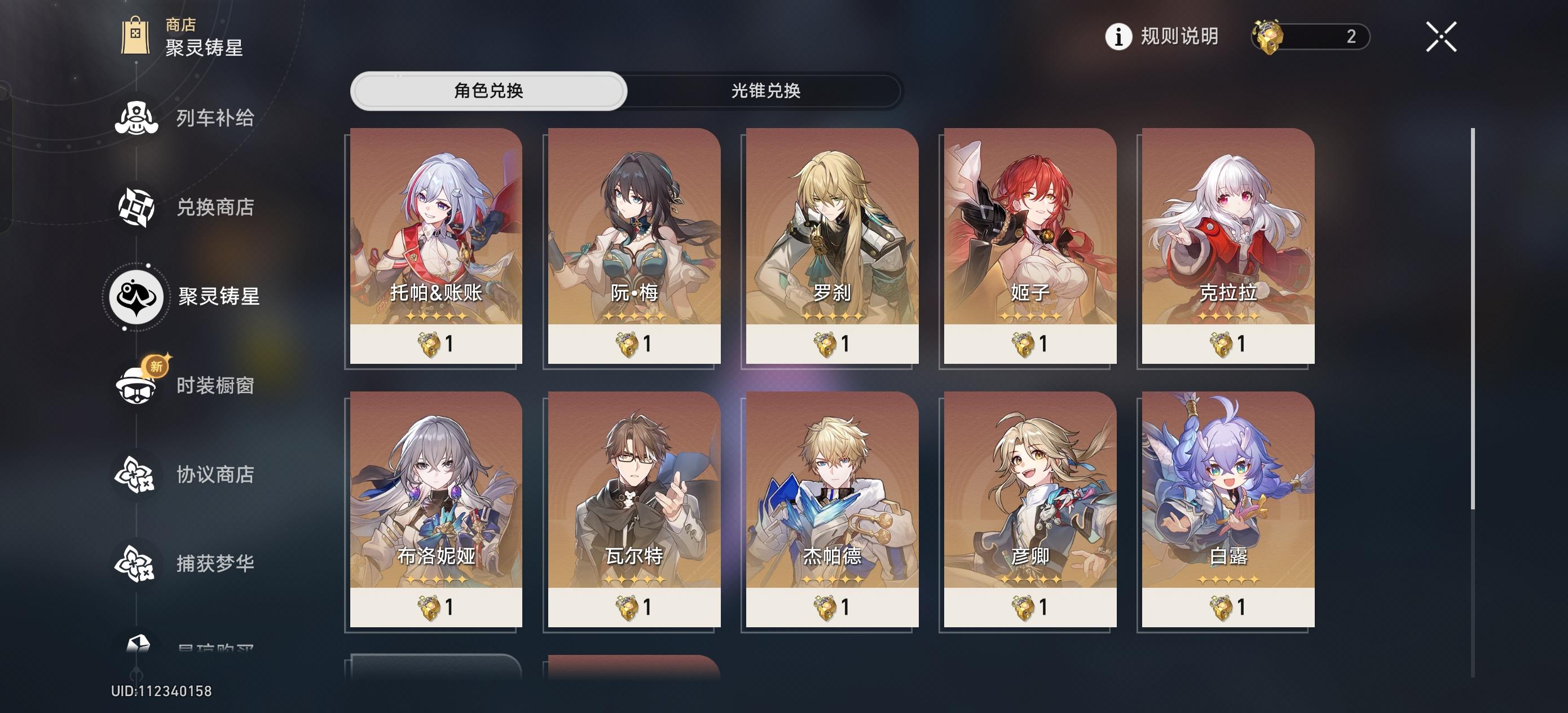Screen dimensions: 1568x713
Task: Open the 规则说明 rules explanation
Action: coord(1179,38)
